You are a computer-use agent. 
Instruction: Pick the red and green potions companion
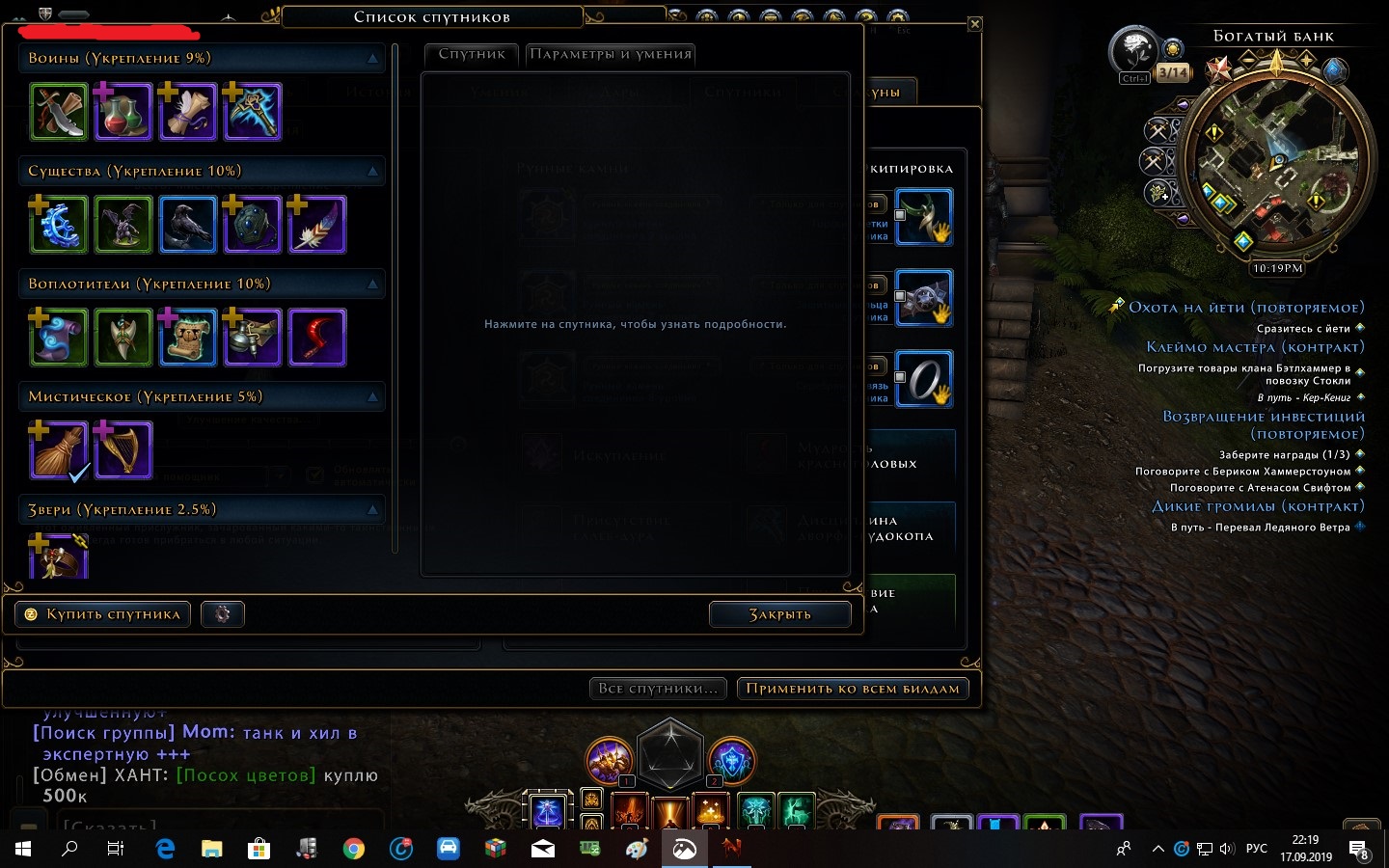coord(123,112)
